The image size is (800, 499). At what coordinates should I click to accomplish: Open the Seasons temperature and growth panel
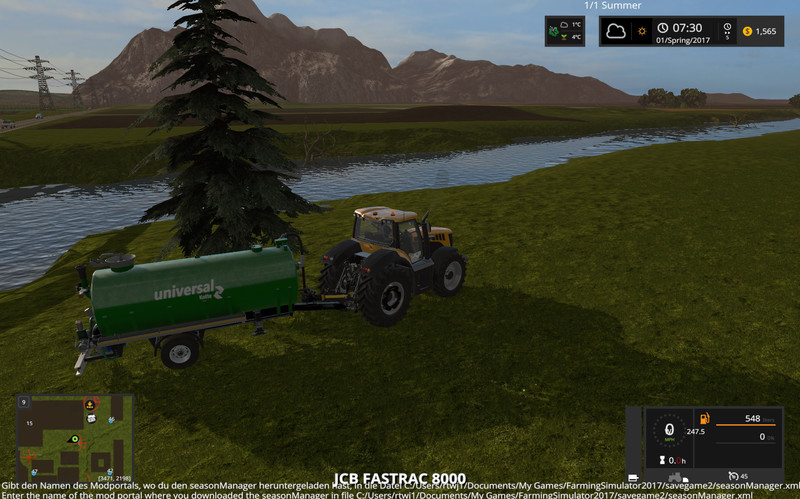pos(565,31)
